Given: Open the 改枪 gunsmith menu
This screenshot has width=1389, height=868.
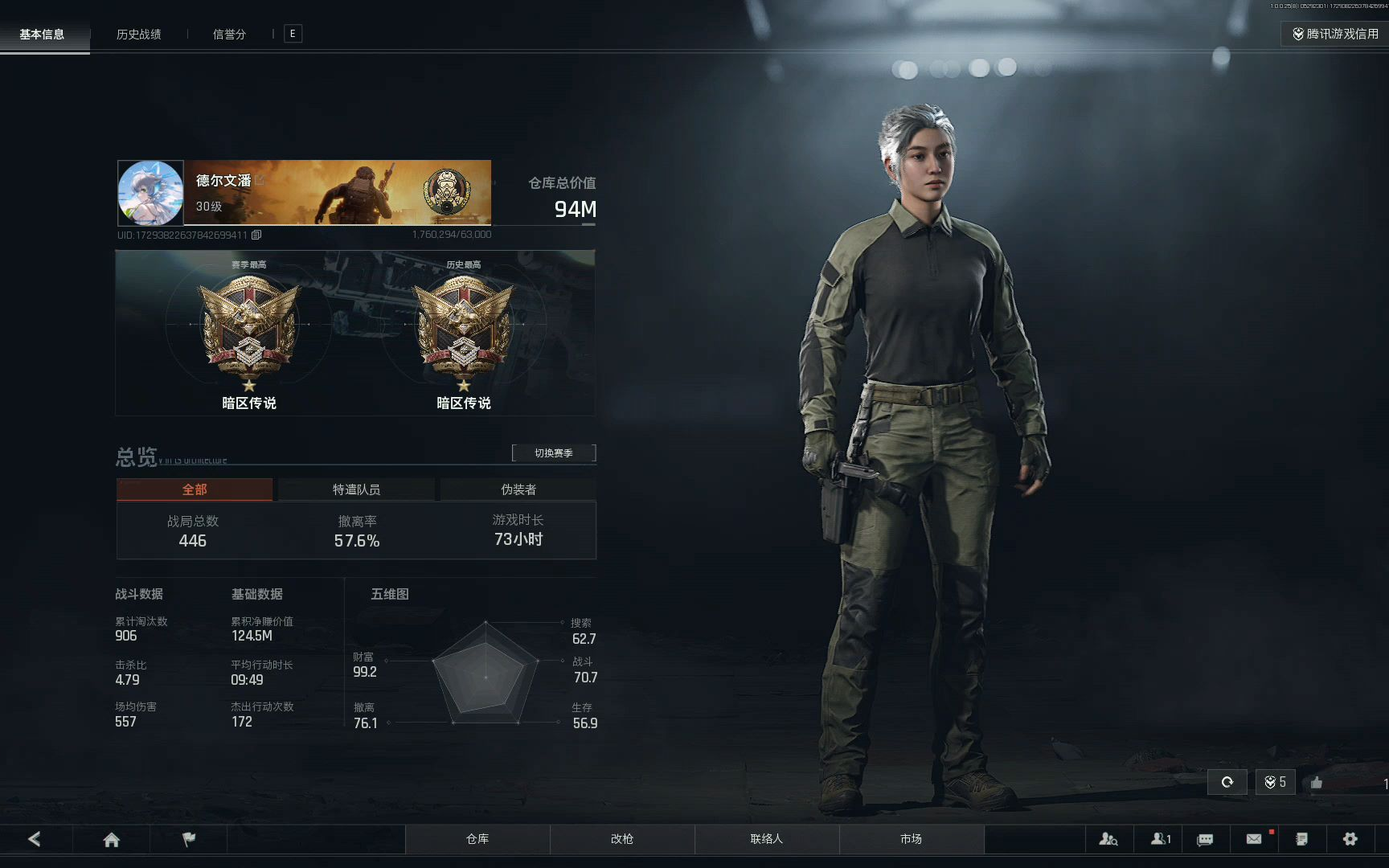Looking at the screenshot, I should pyautogui.click(x=622, y=839).
